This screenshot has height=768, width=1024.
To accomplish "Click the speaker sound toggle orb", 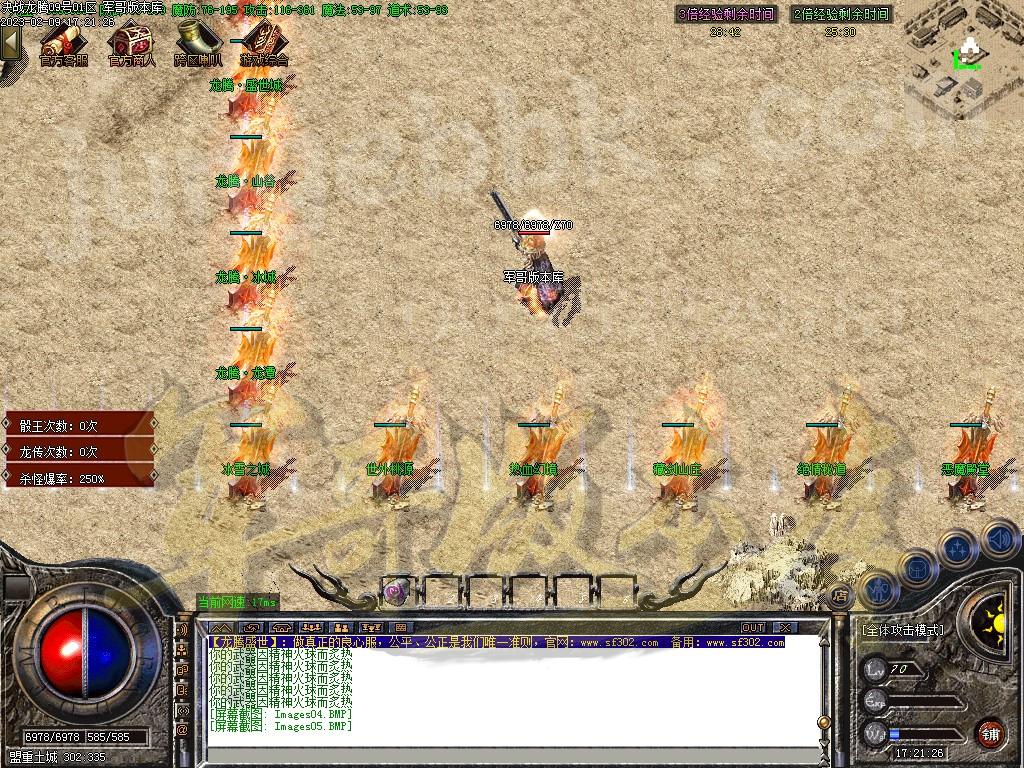I will (999, 540).
